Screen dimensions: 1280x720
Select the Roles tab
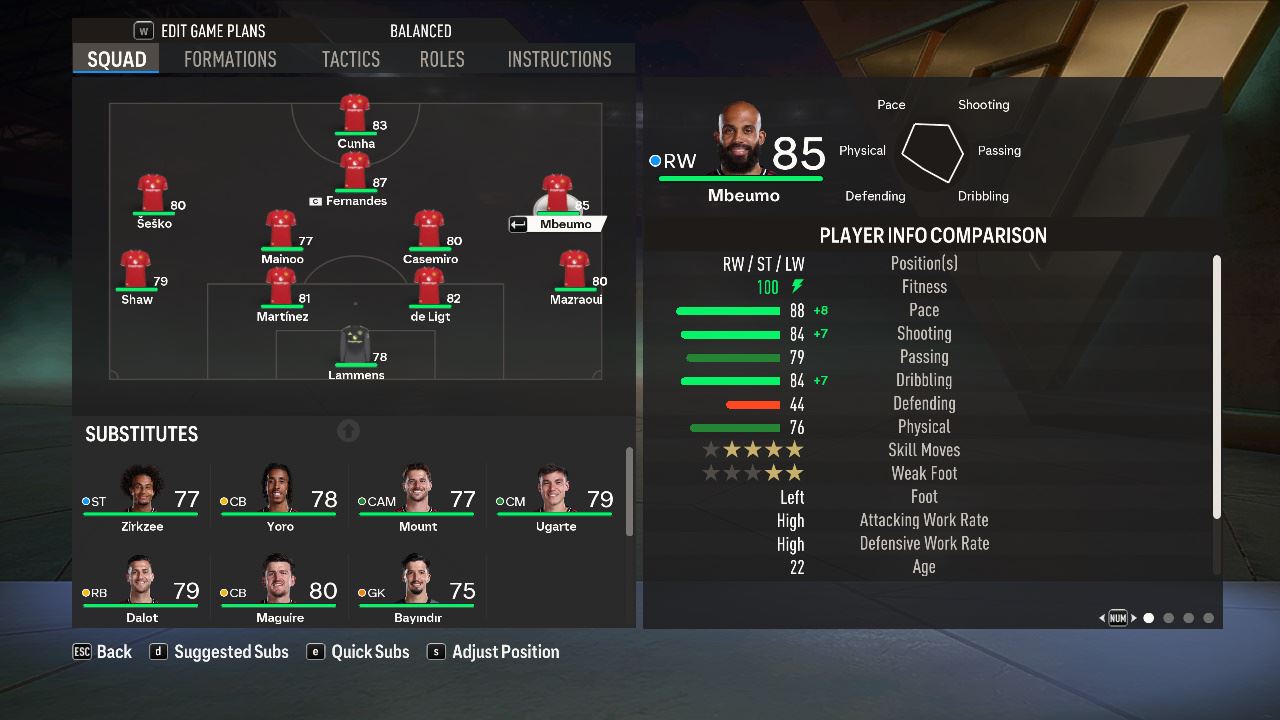[x=442, y=59]
